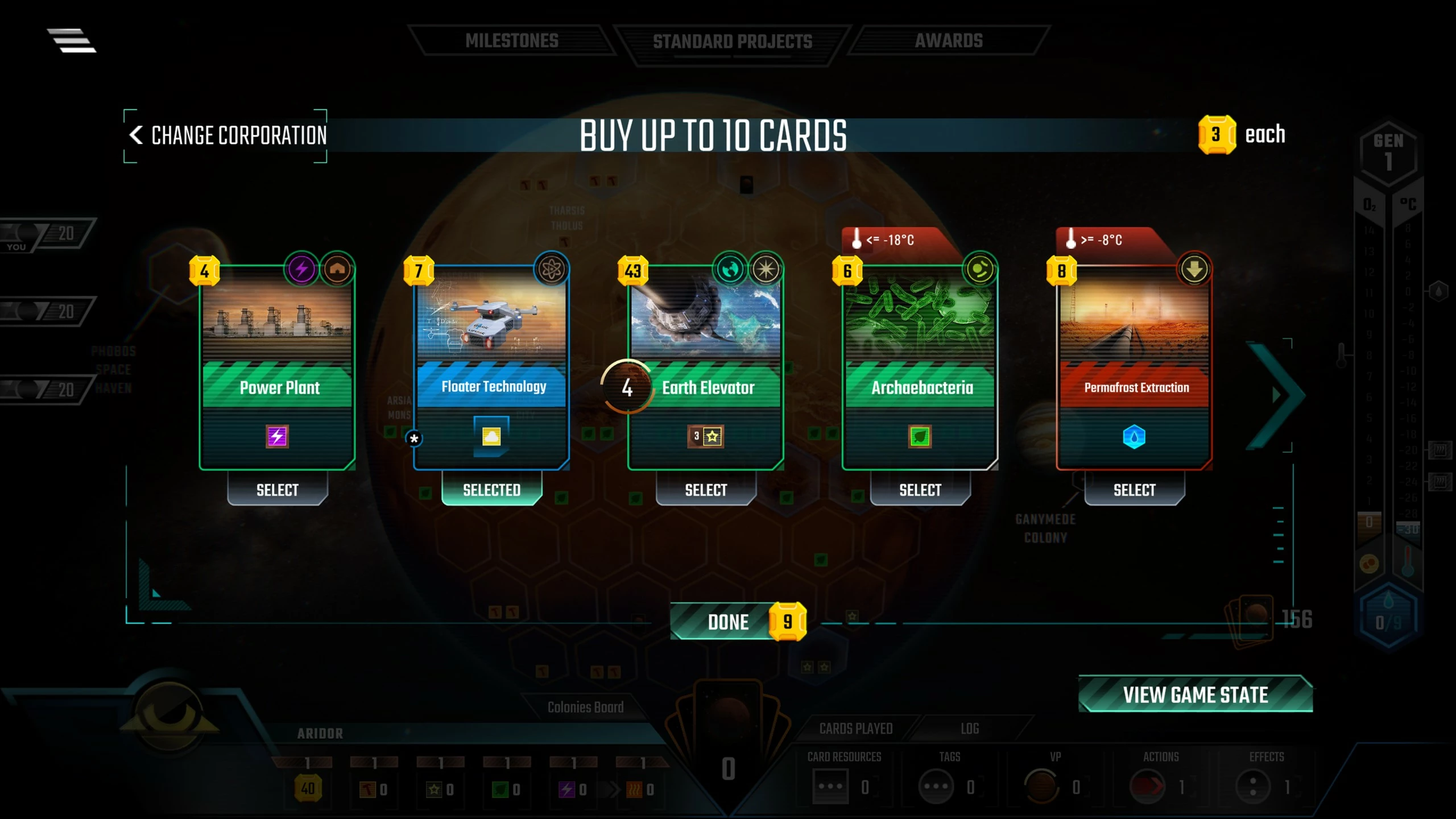The width and height of the screenshot is (1456, 819).
Task: Select the Archaebacteria card
Action: (920, 490)
